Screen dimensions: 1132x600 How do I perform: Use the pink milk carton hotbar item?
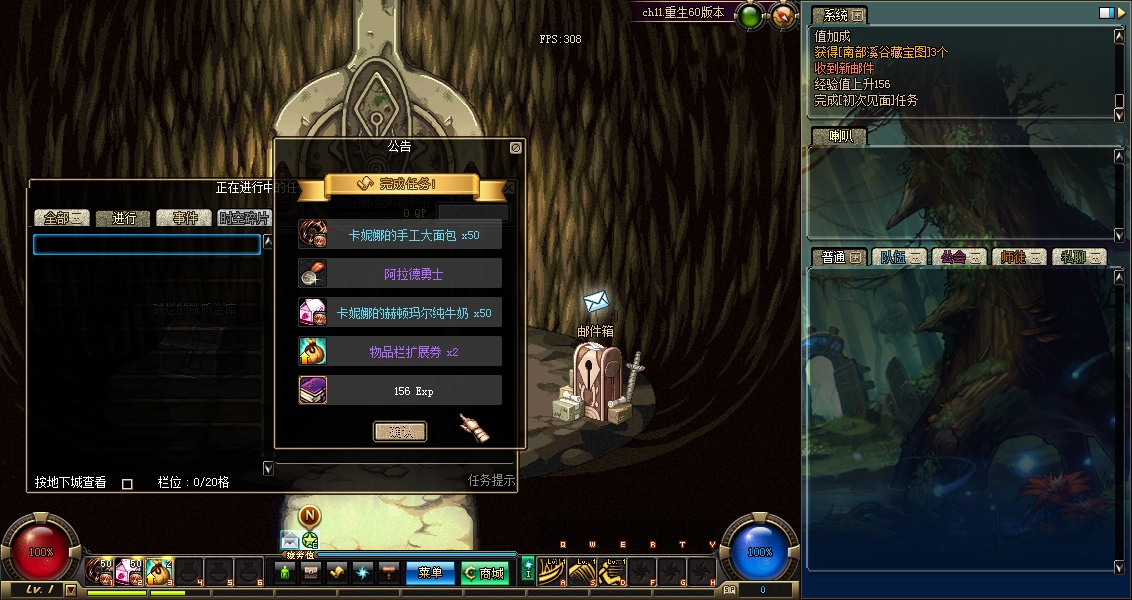(x=129, y=571)
